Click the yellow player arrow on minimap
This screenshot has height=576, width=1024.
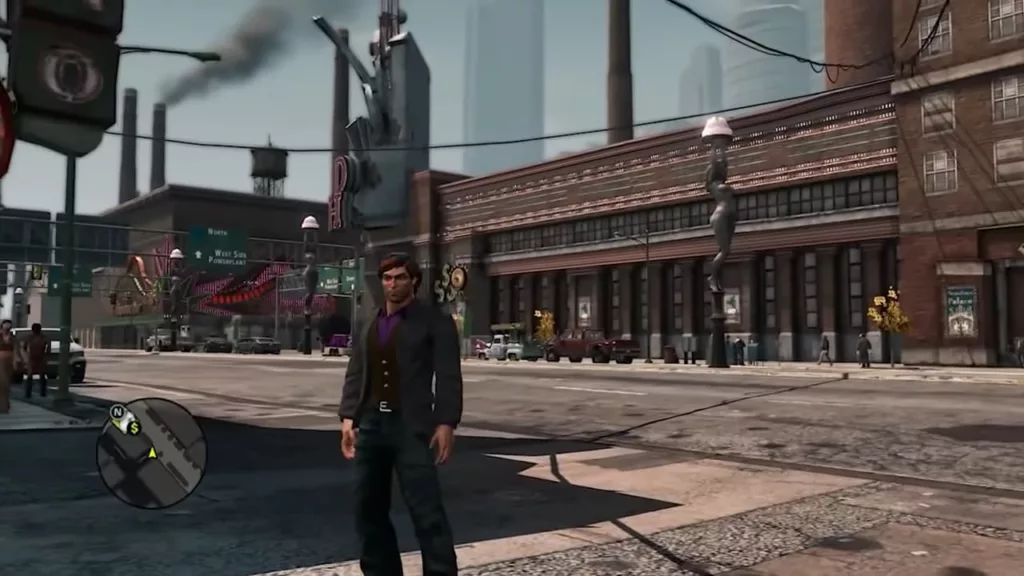(x=152, y=453)
